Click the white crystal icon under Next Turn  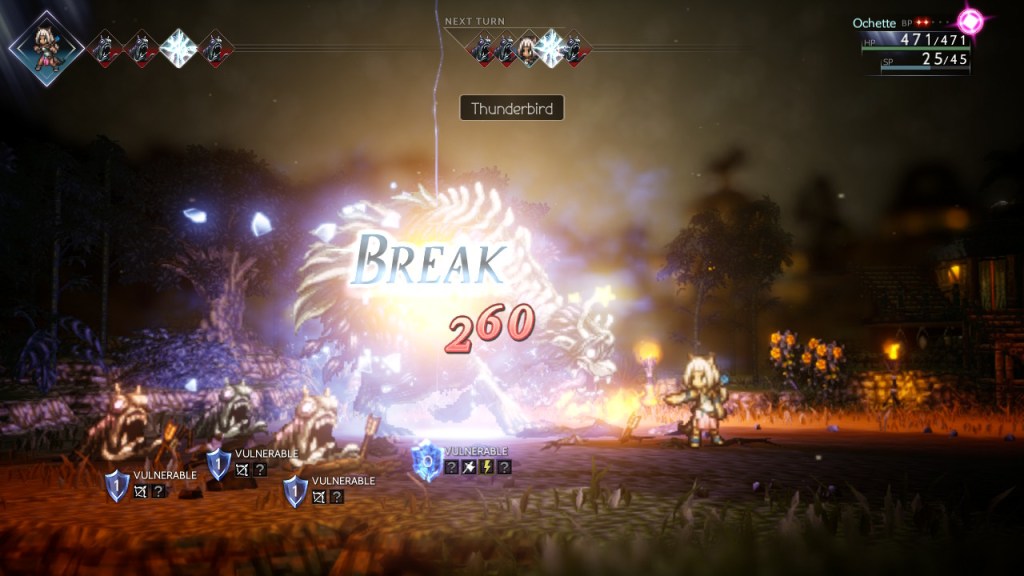pos(551,48)
